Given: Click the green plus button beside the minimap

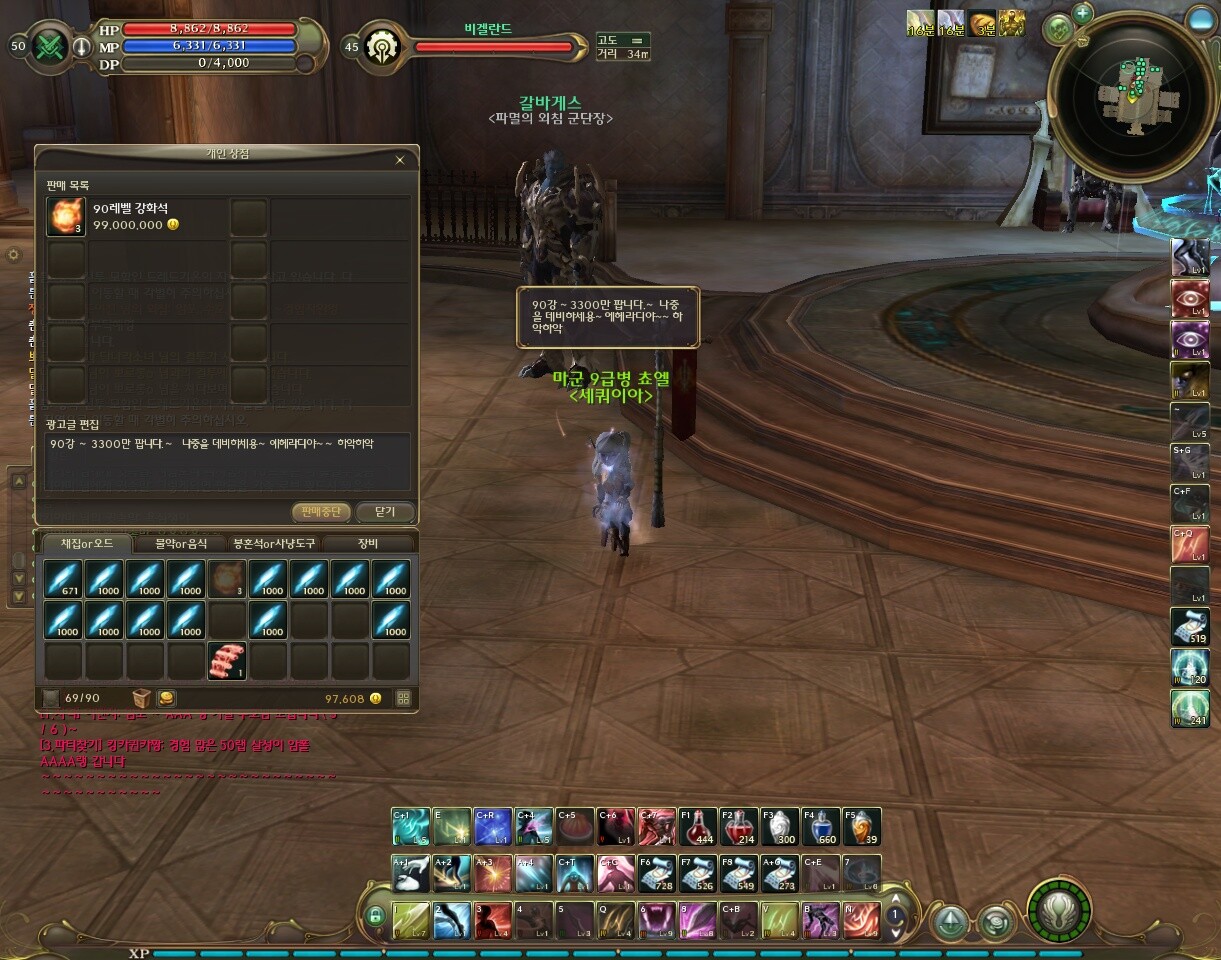Looking at the screenshot, I should pyautogui.click(x=1083, y=13).
